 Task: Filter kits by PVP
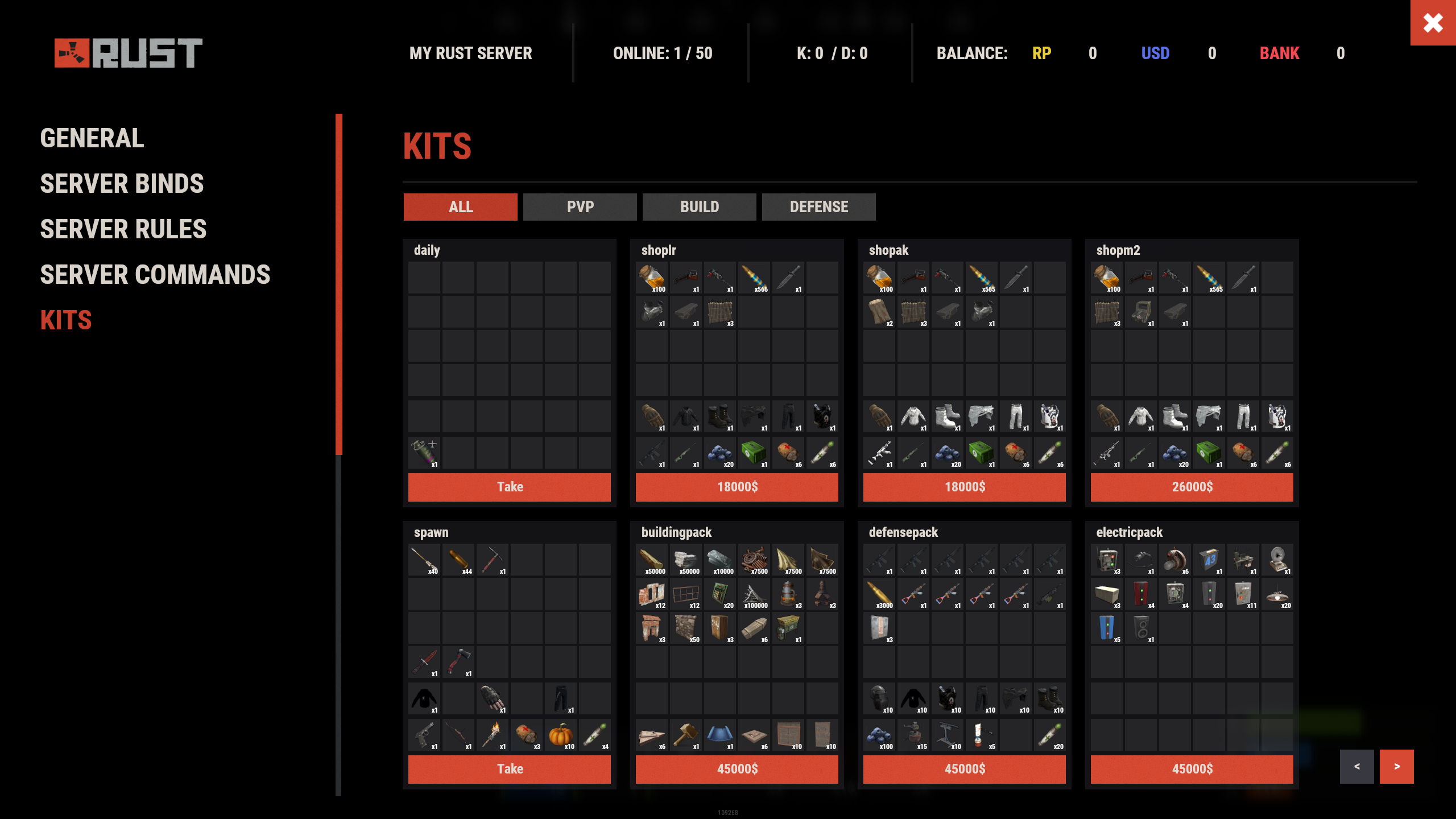[580, 207]
